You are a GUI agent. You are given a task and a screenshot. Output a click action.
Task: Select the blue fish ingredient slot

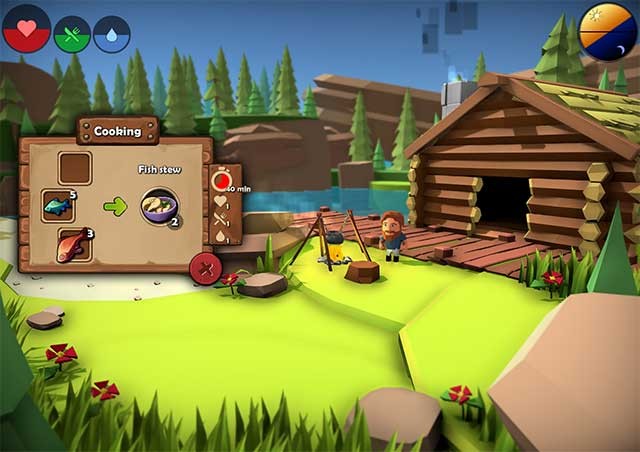pyautogui.click(x=60, y=206)
